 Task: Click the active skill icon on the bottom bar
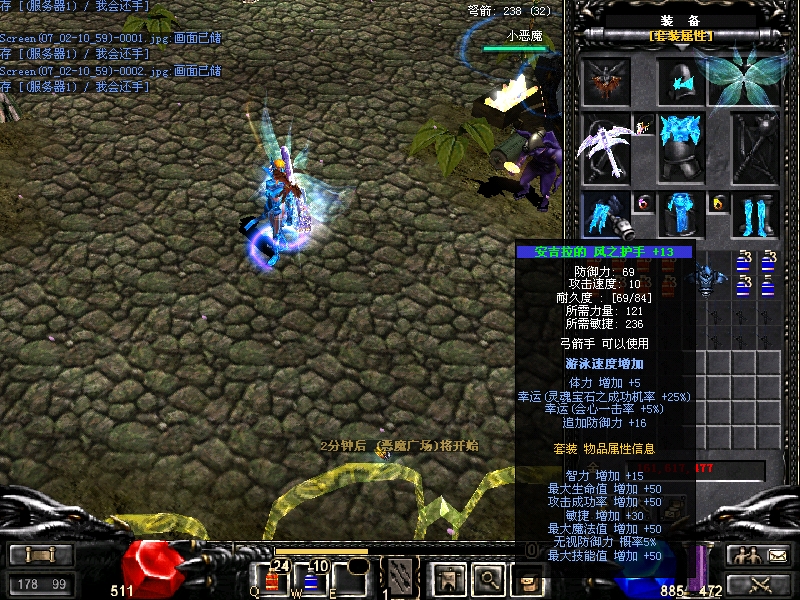pyautogui.click(x=401, y=576)
